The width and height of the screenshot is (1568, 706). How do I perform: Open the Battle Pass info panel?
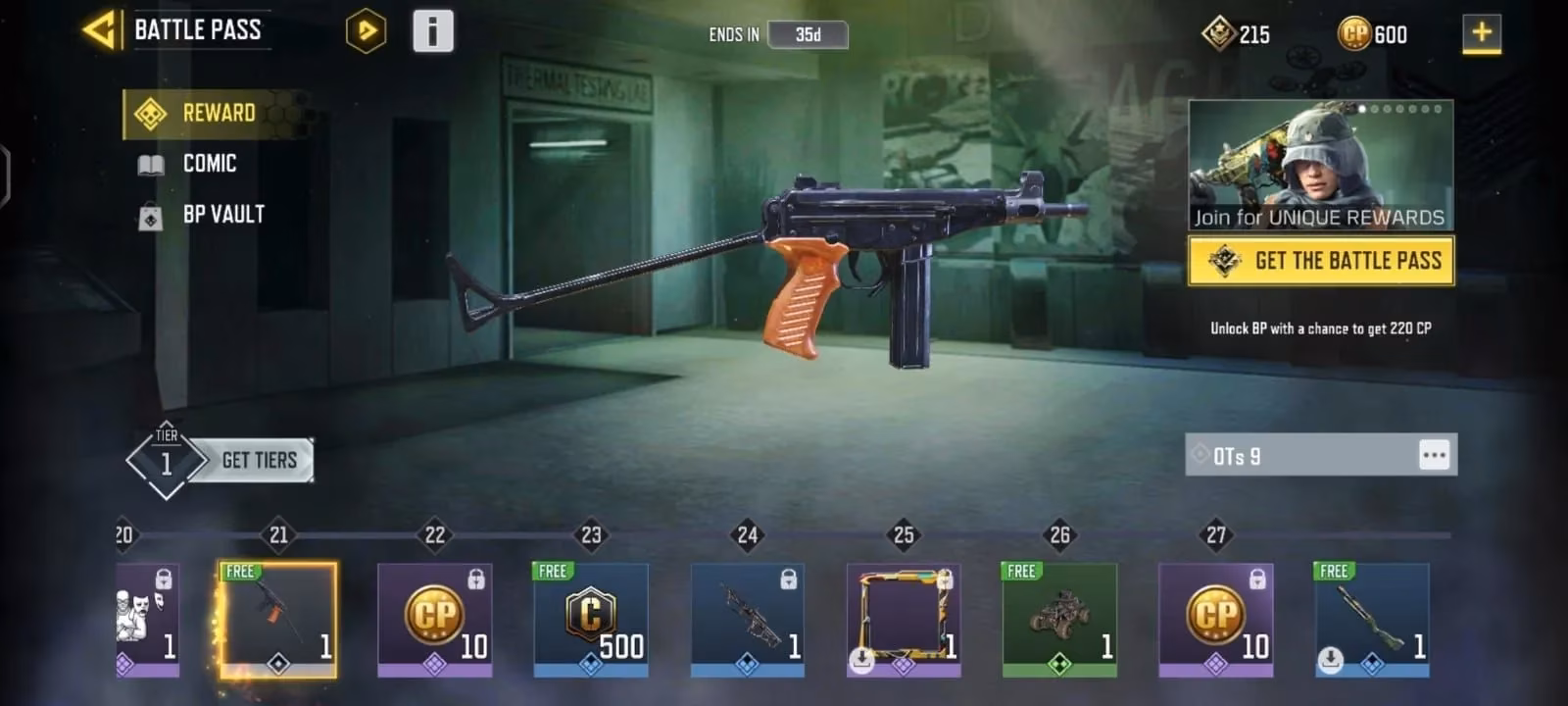coord(433,29)
